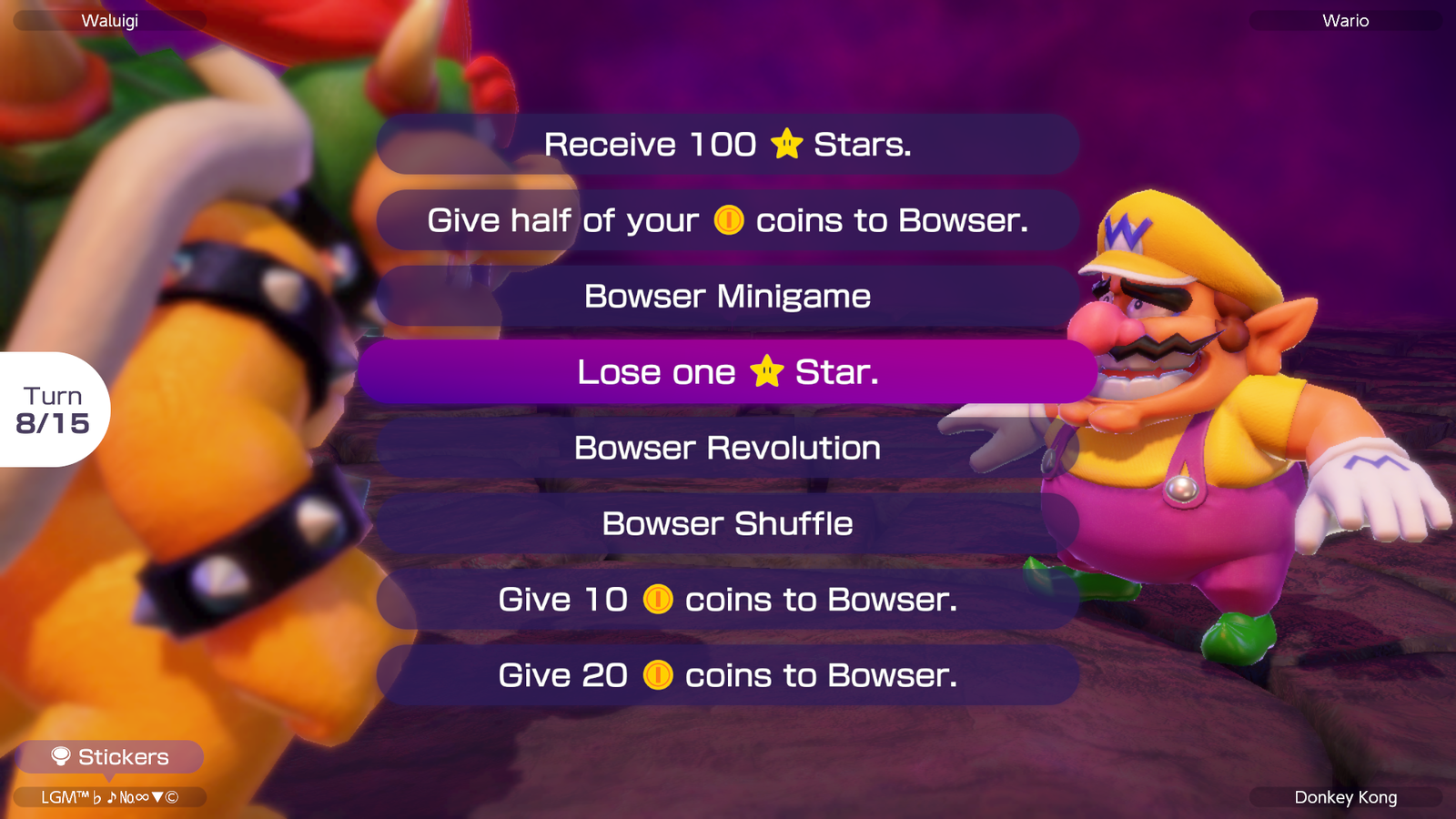This screenshot has height=819, width=1456.
Task: Select "Bowser Shuffle"
Action: [728, 522]
